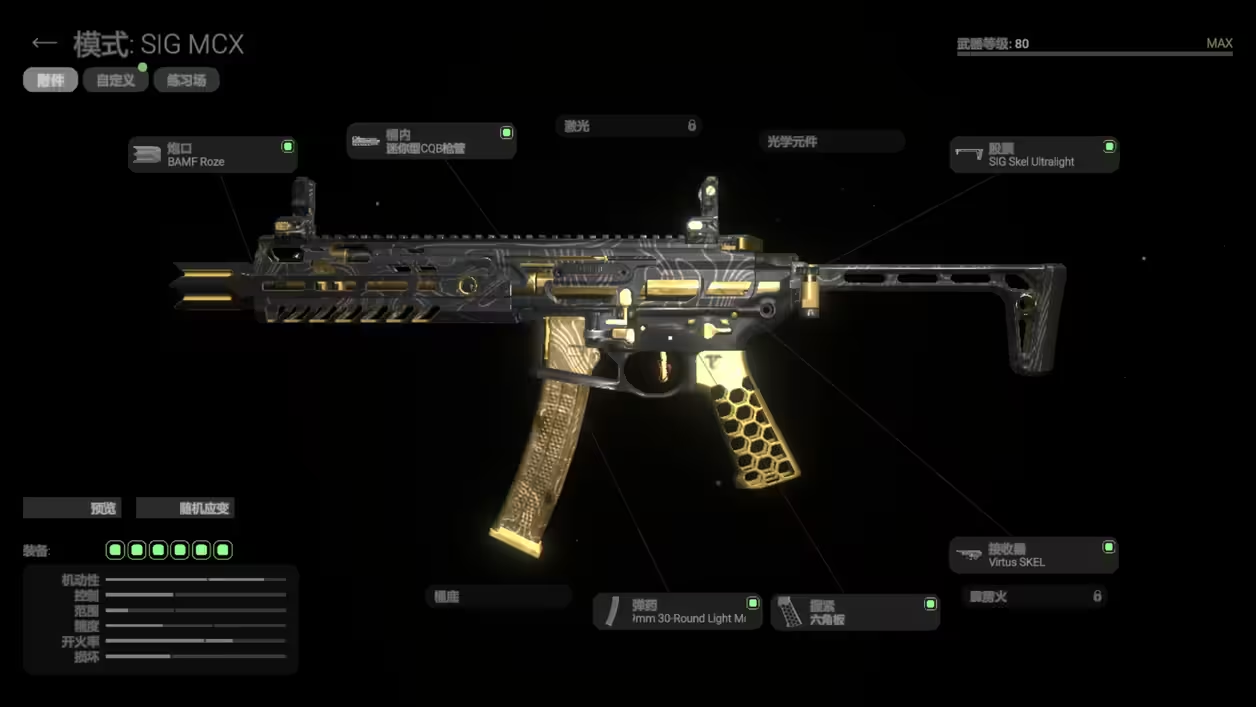Select the 30-Round Light Mag ammo slot
Screen dimensions: 1256x707
[677, 612]
